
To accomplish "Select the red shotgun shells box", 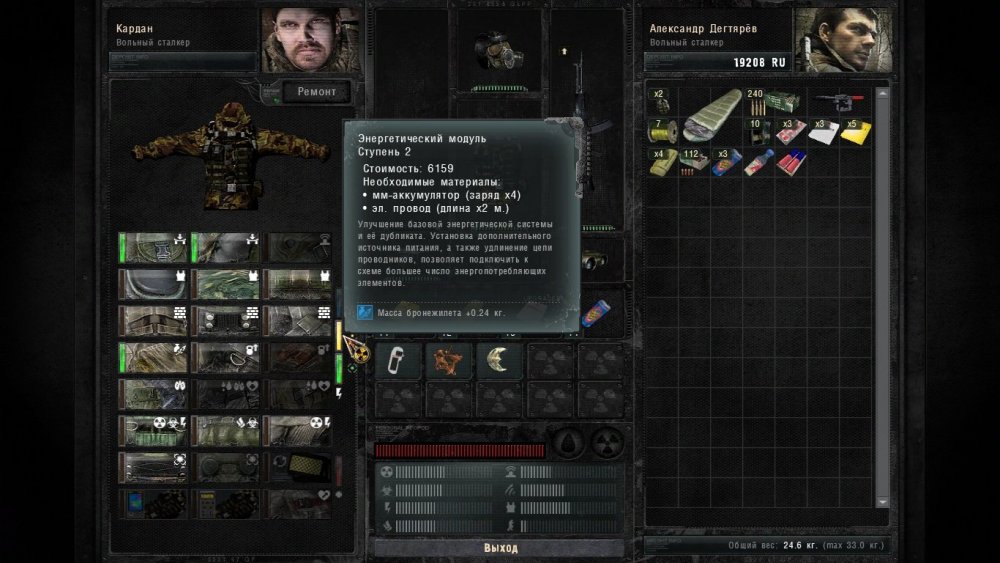I will (791, 161).
